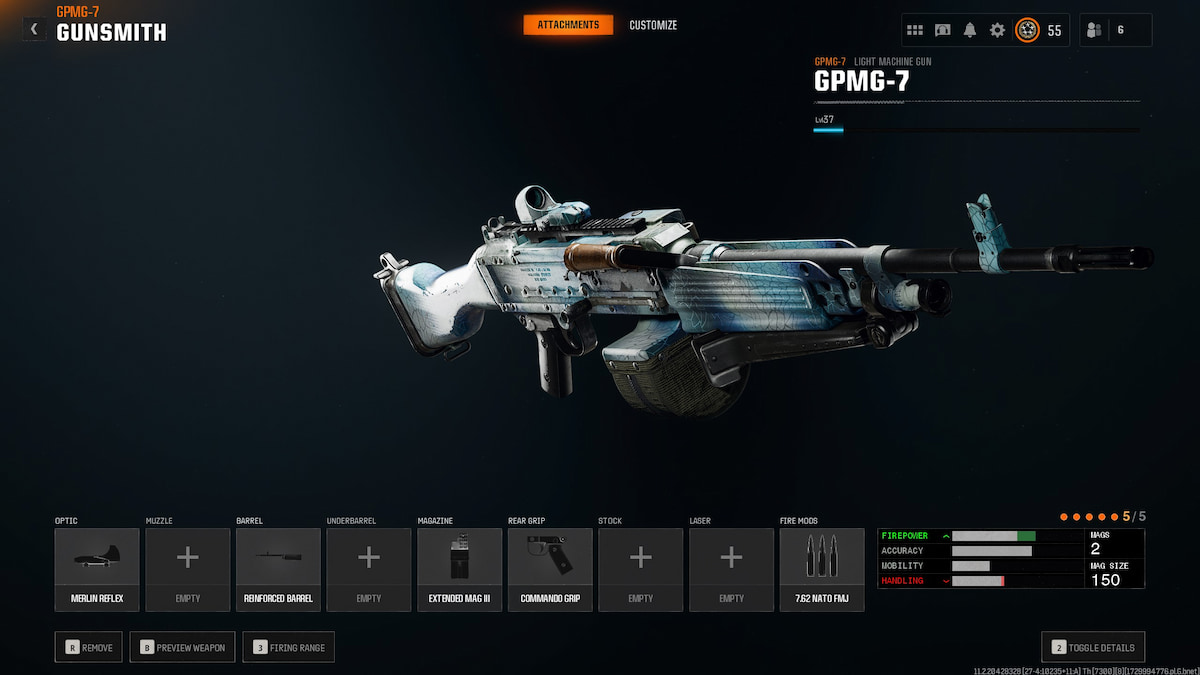Click the Remove button

90,647
